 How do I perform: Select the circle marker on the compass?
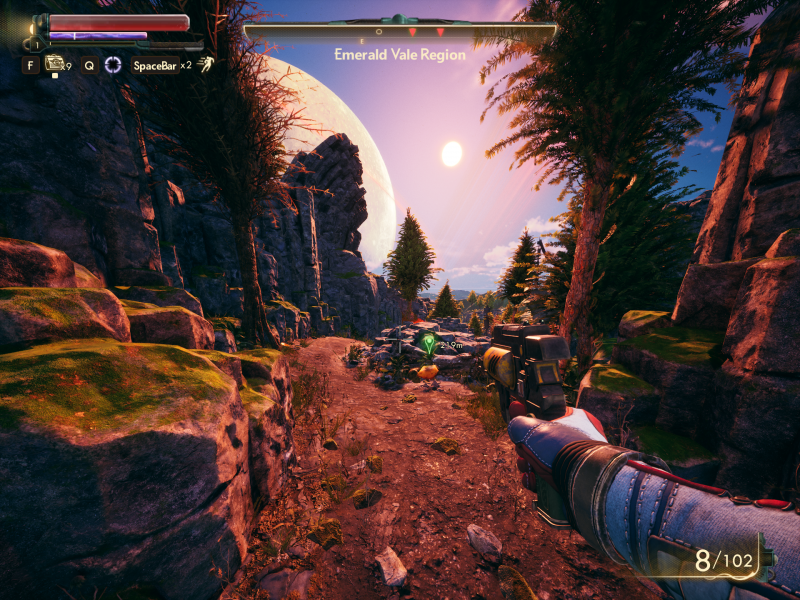coord(379,32)
